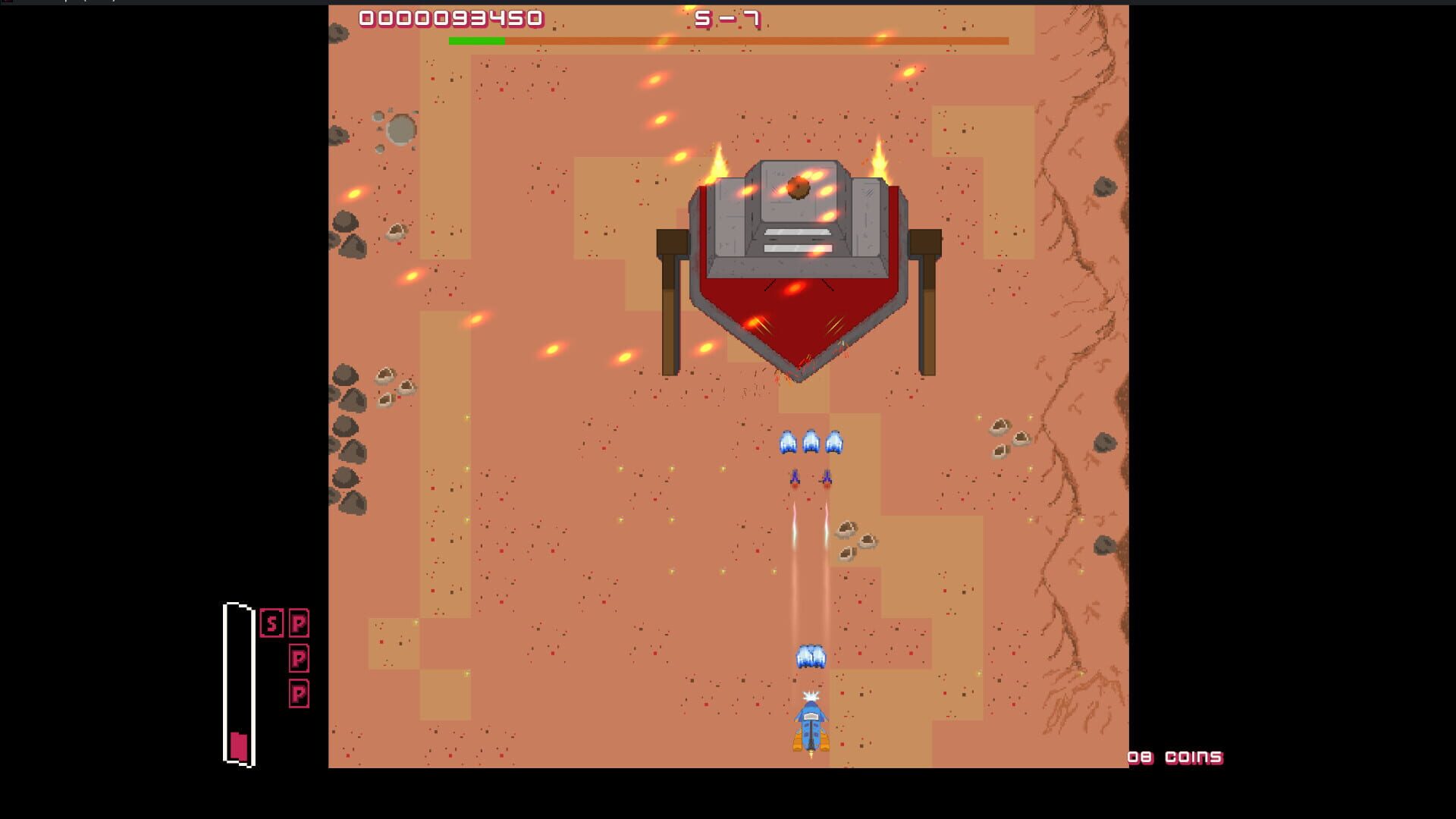Click the bottom P power-up icon
Viewport: 1456px width, 819px height.
pos(300,692)
